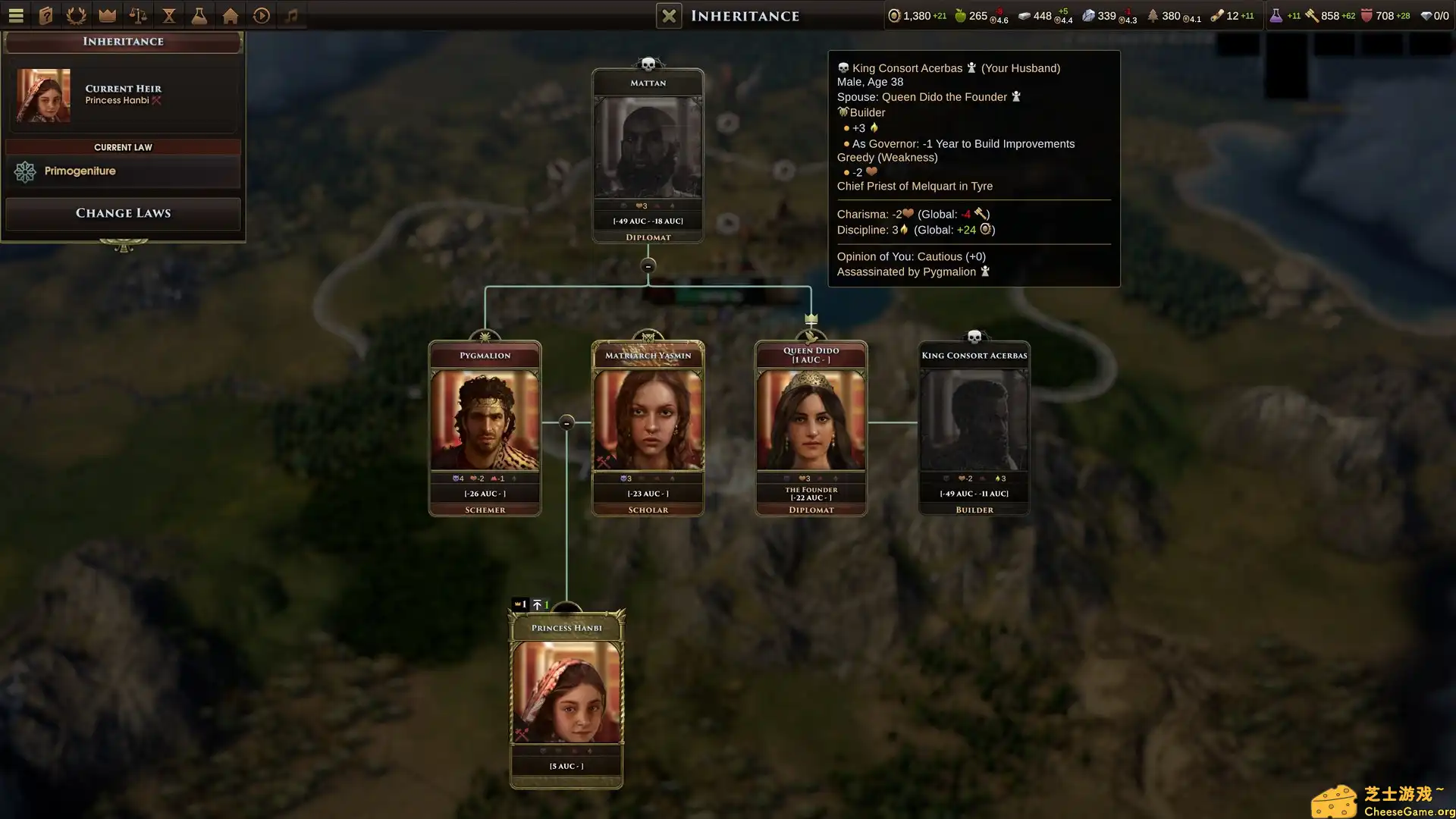Open the help book with question mark
The height and width of the screenshot is (819, 1456).
click(46, 15)
